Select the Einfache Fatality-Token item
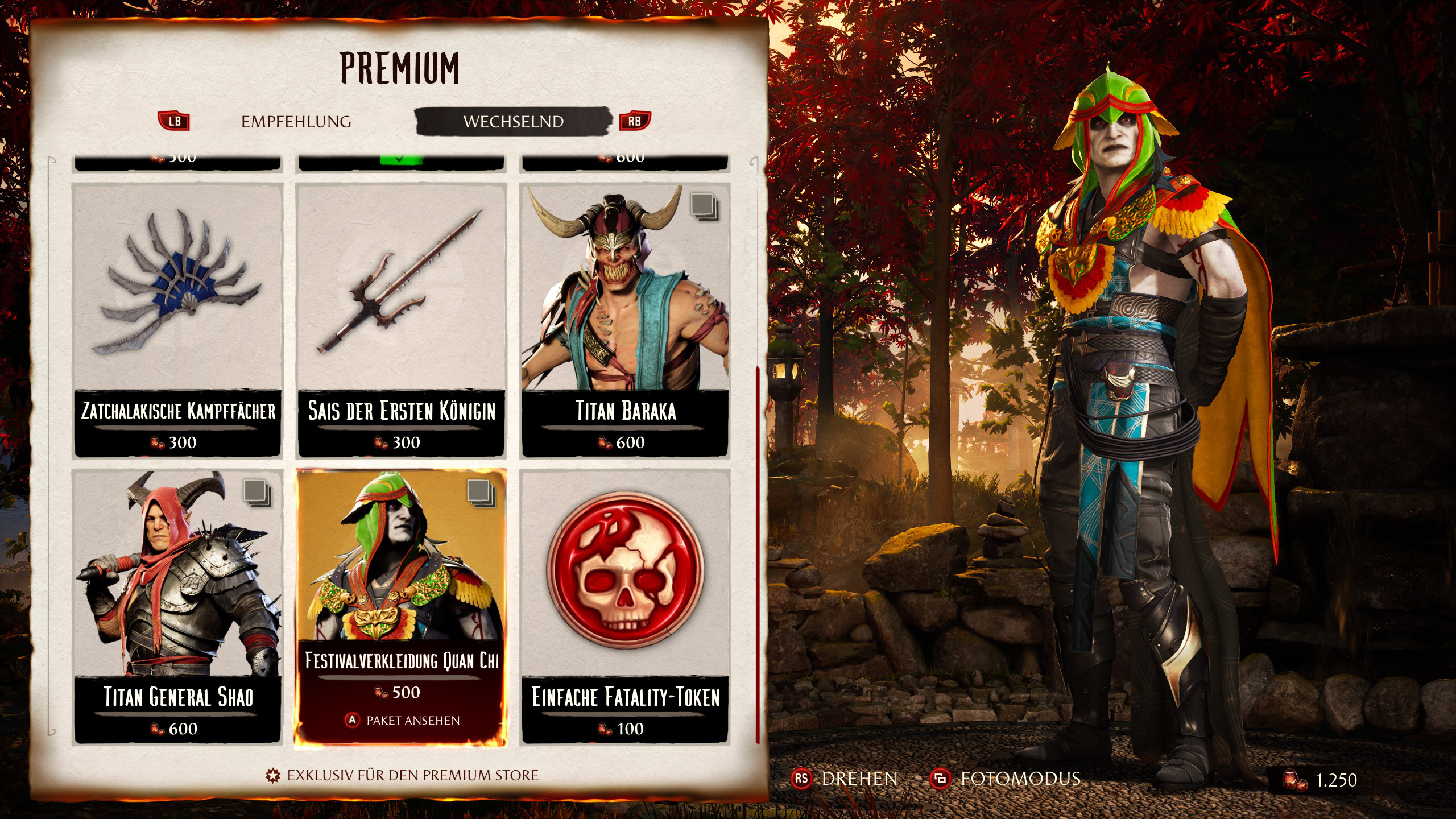The width and height of the screenshot is (1456, 819). (x=626, y=606)
